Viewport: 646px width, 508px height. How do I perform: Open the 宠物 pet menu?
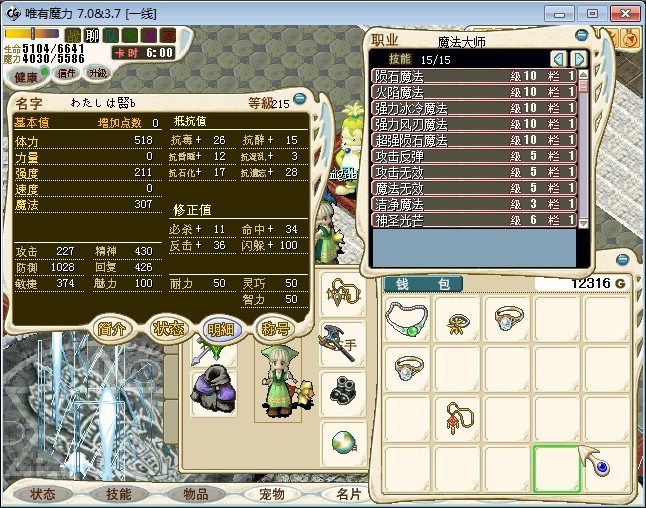[x=271, y=494]
